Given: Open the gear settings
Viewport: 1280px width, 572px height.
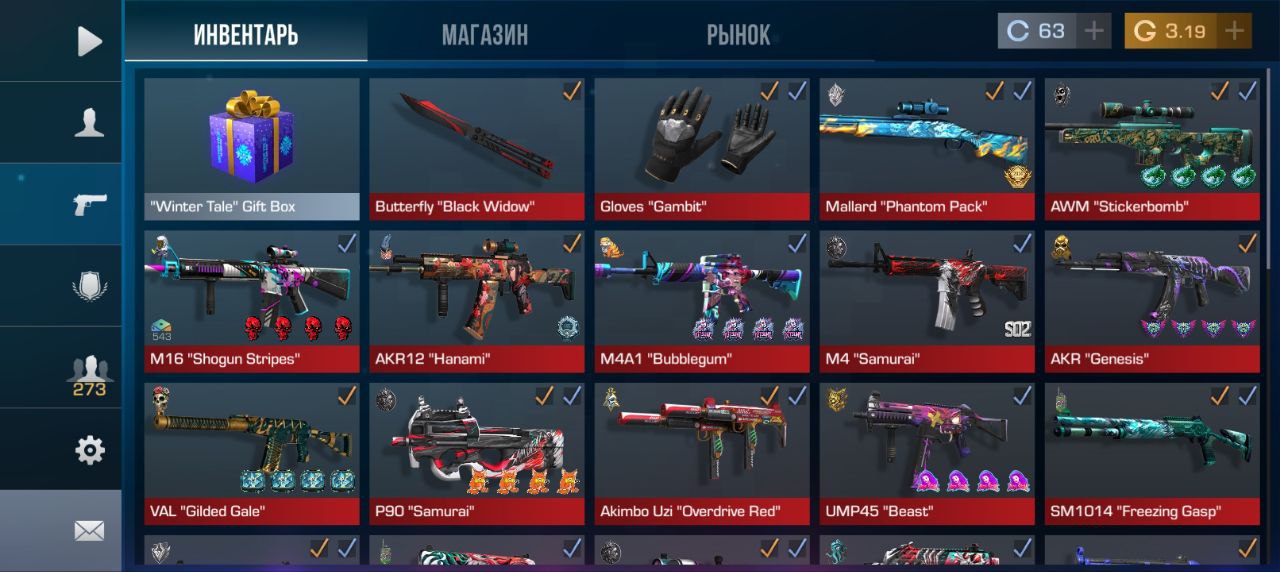Looking at the screenshot, I should (89, 450).
